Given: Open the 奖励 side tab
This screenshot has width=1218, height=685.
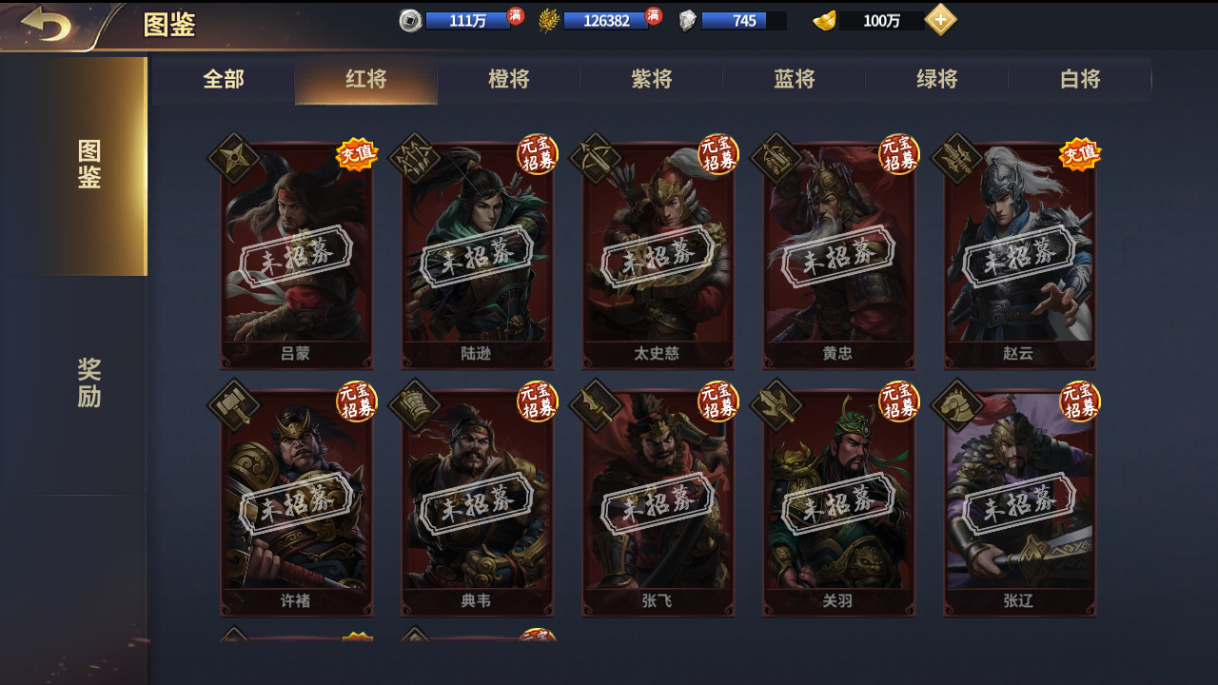Looking at the screenshot, I should pyautogui.click(x=89, y=383).
